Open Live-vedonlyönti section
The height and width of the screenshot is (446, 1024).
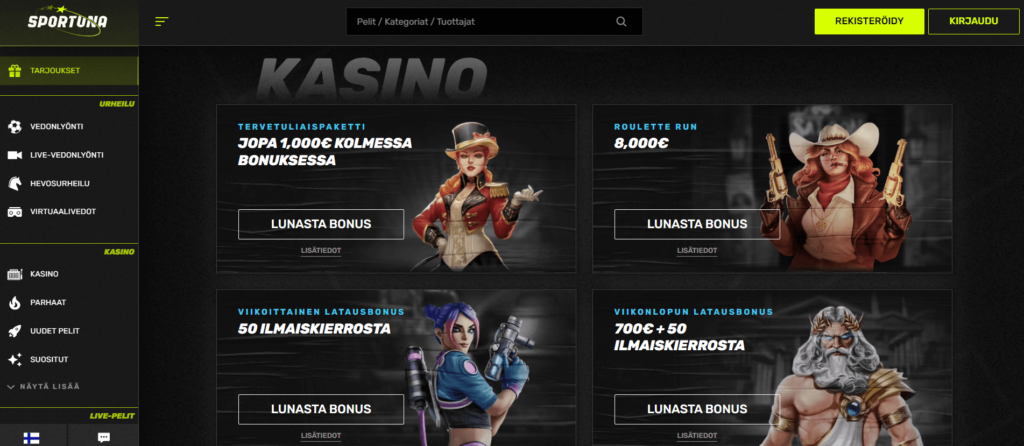(68, 155)
